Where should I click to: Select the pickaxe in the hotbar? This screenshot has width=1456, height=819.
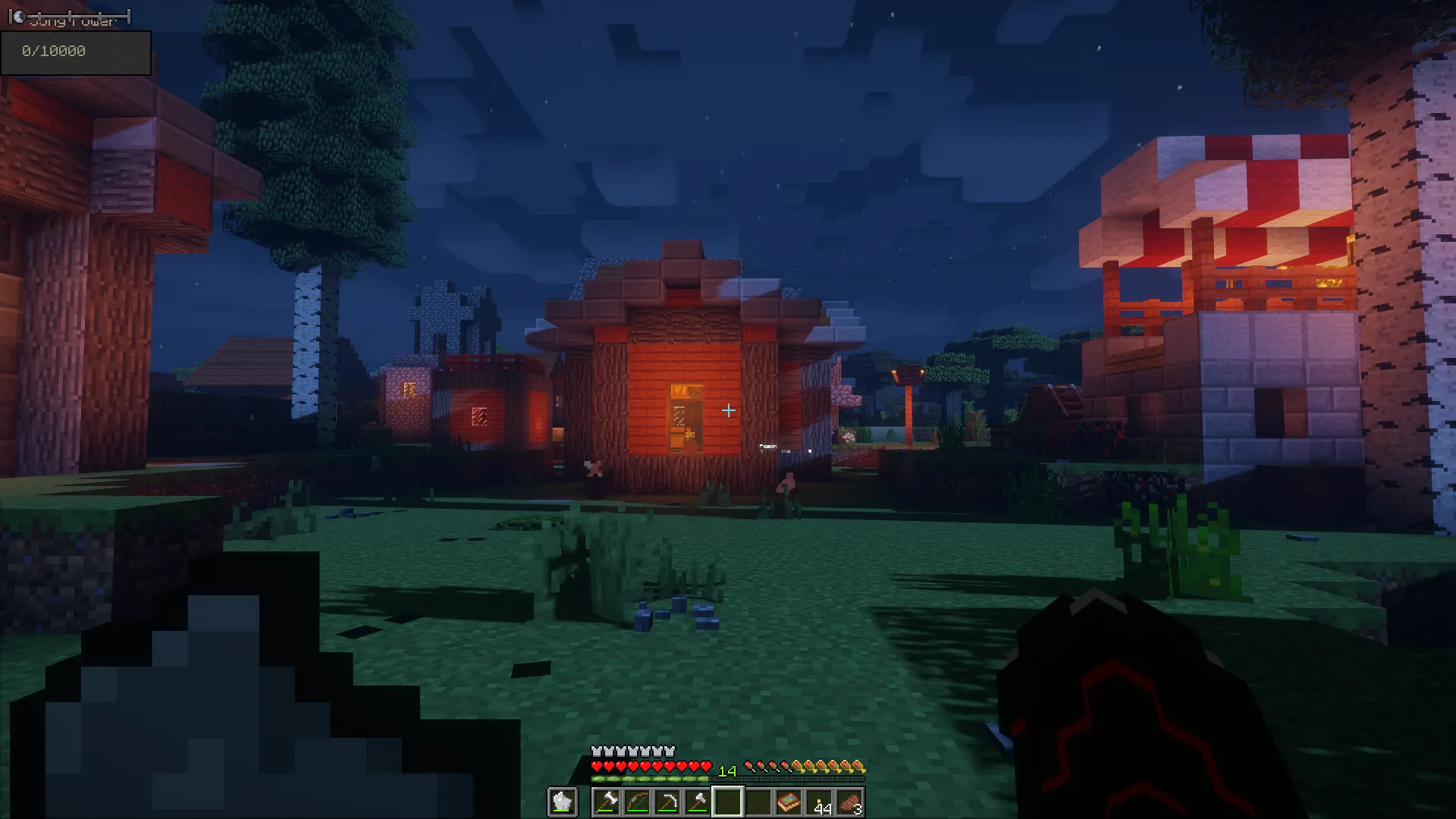tap(669, 801)
